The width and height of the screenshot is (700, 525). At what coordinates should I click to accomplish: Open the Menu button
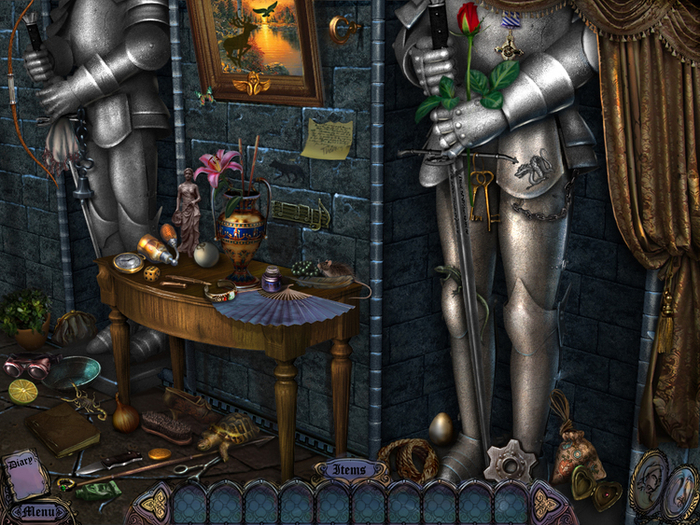click(x=40, y=512)
